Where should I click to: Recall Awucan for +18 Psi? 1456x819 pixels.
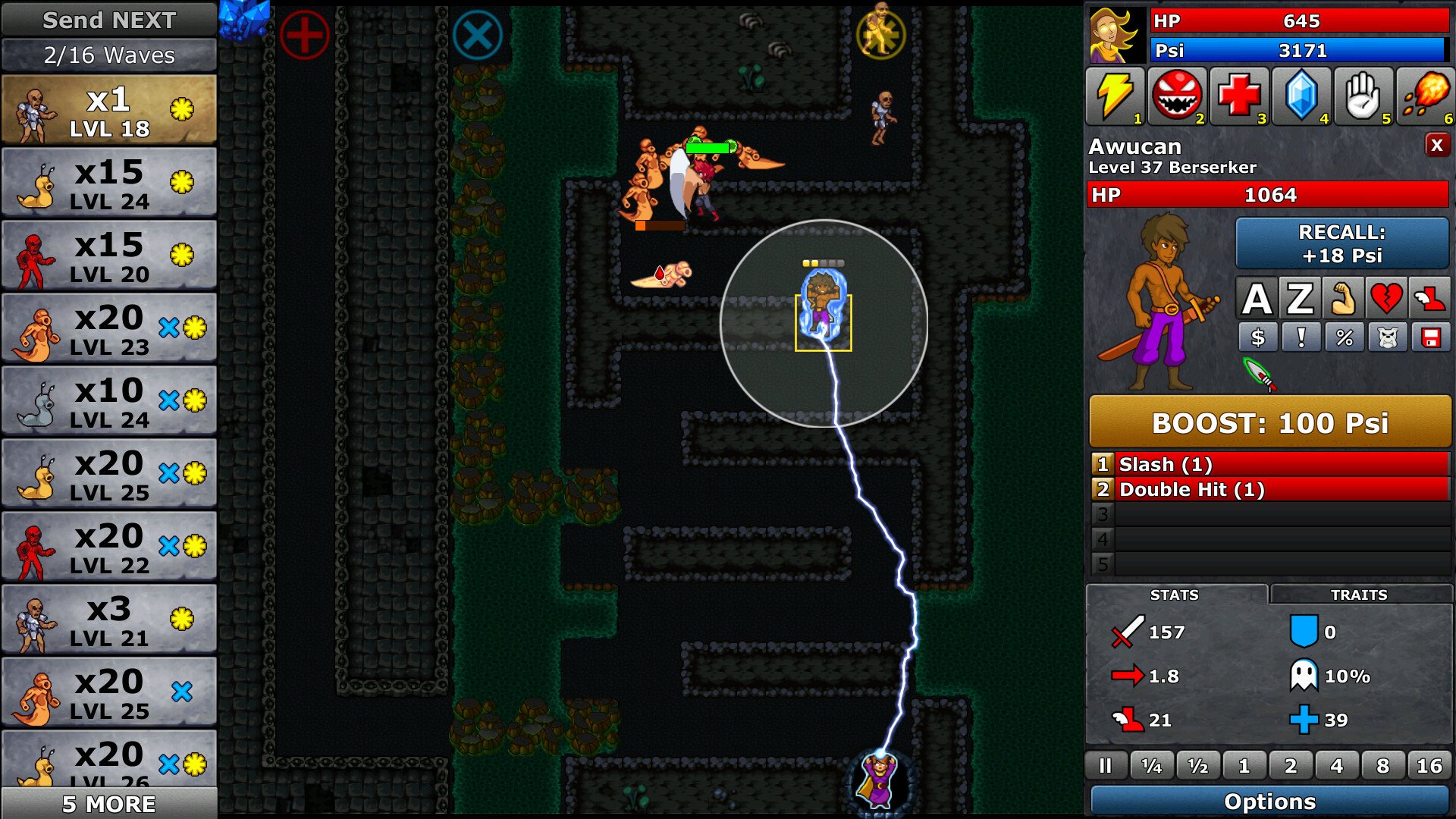(1341, 243)
